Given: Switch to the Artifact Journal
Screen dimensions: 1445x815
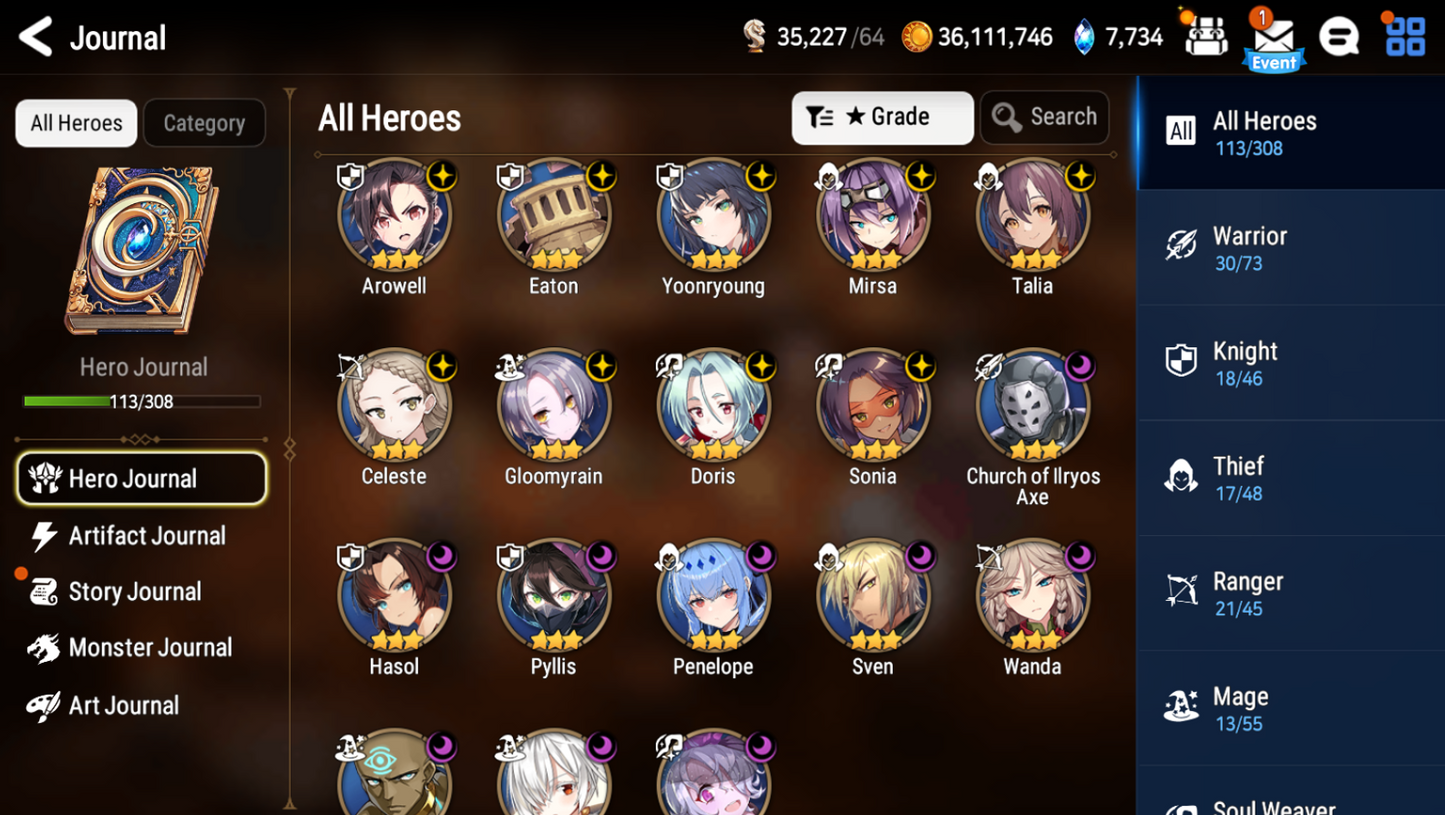Looking at the screenshot, I should [146, 535].
